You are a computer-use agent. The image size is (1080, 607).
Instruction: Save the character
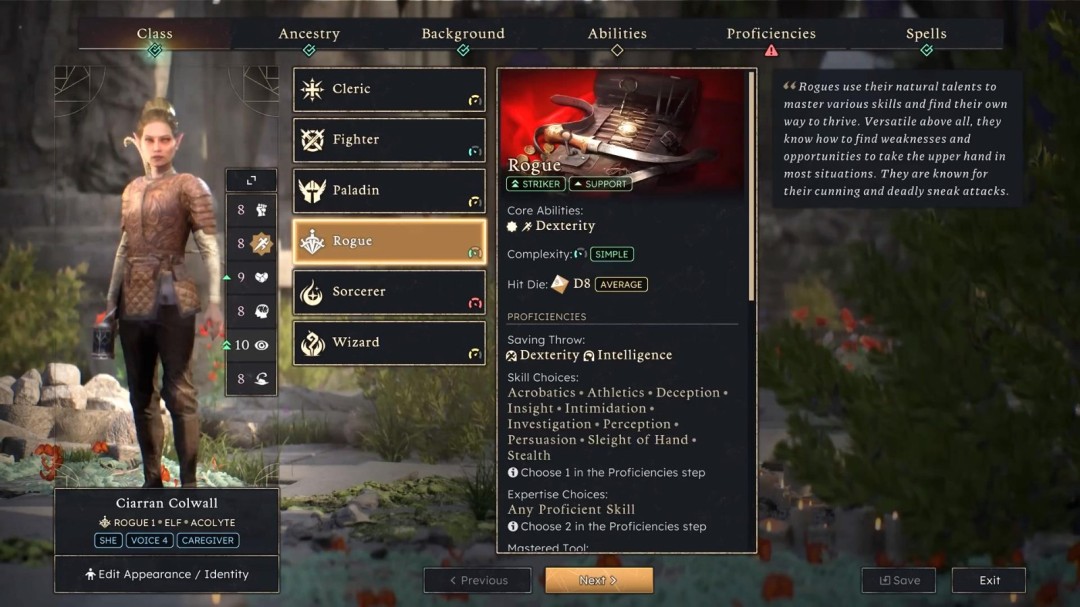click(898, 580)
